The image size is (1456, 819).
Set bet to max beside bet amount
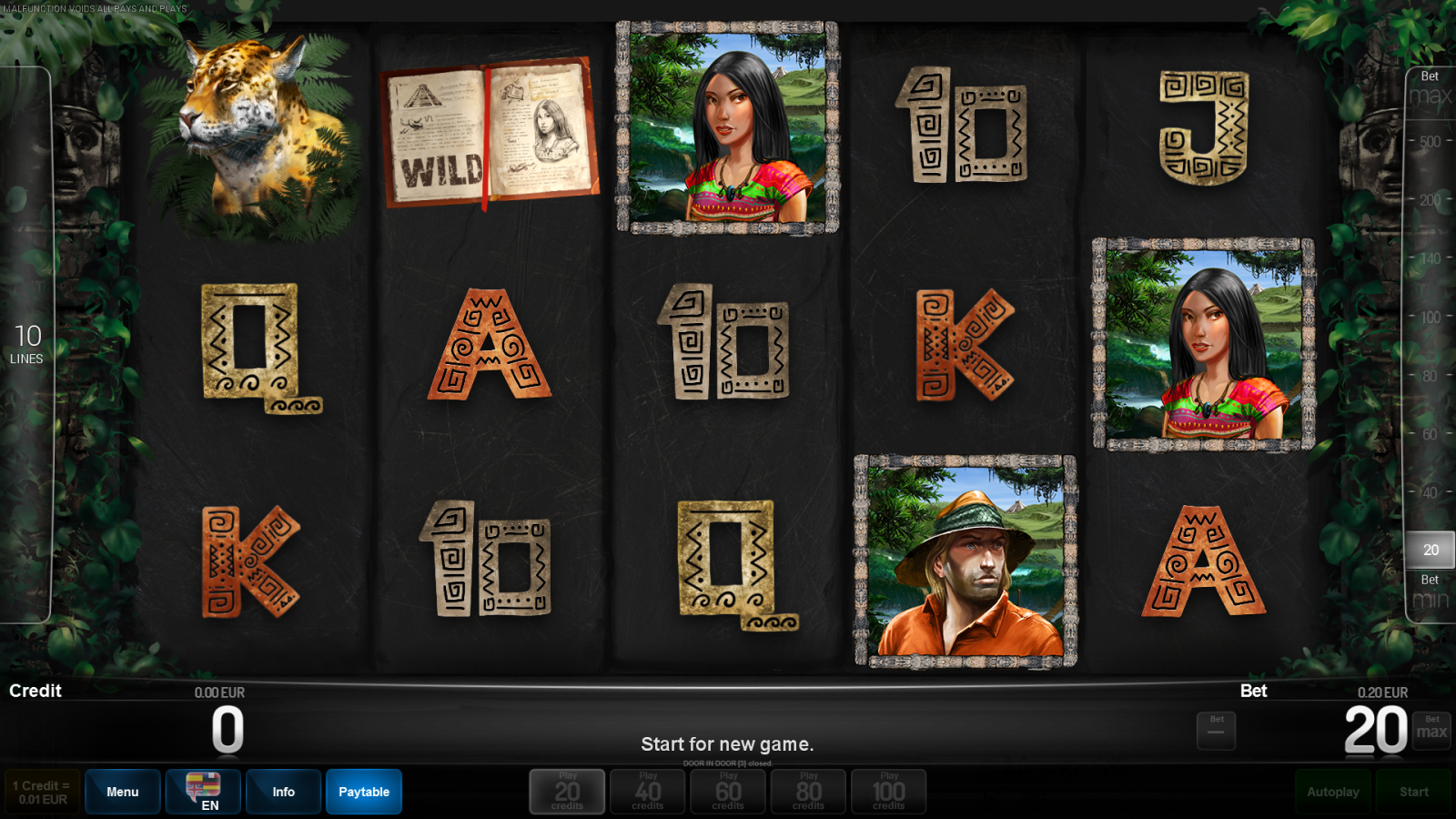1431,731
